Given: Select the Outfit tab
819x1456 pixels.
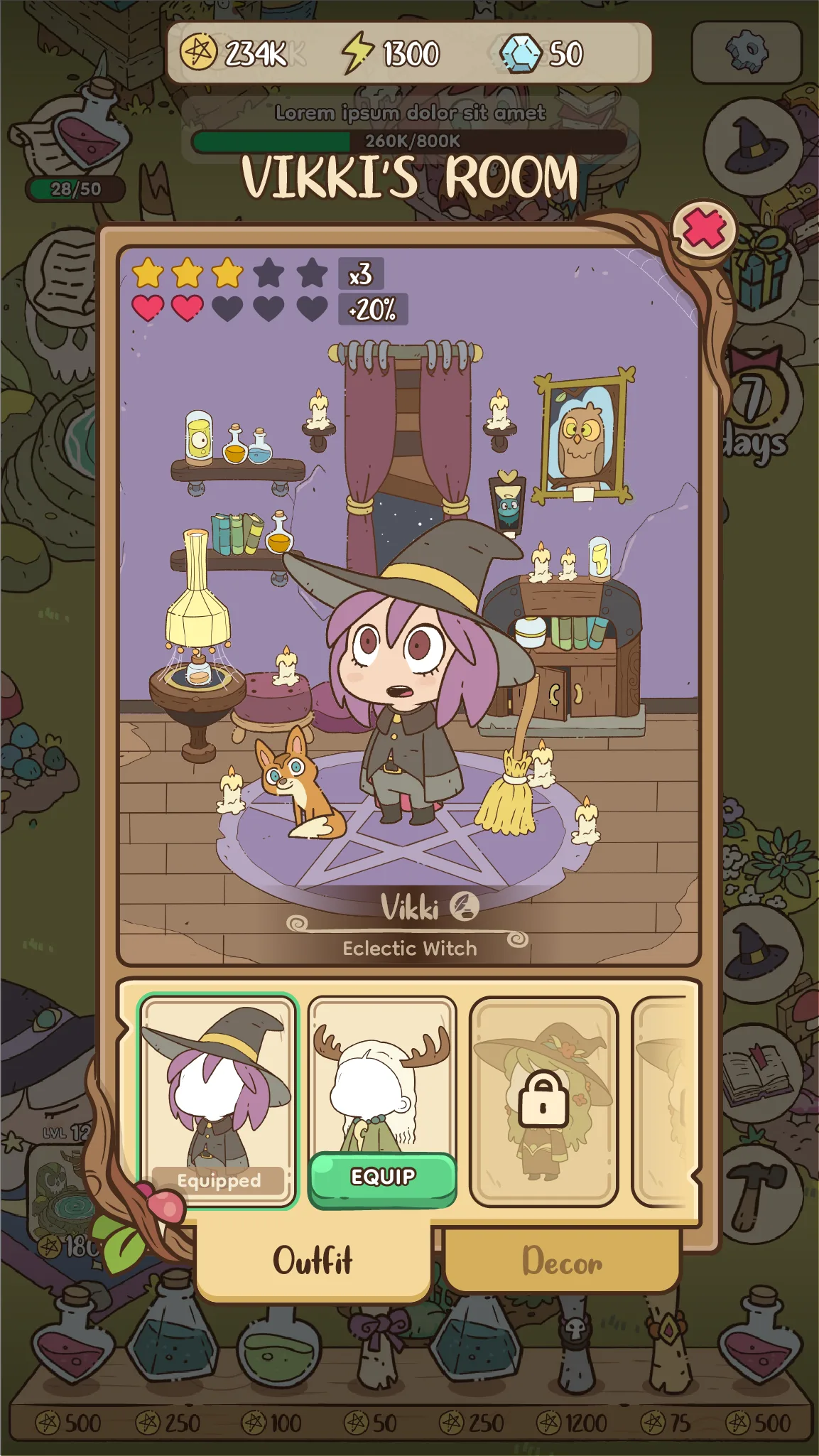Looking at the screenshot, I should click(313, 1261).
